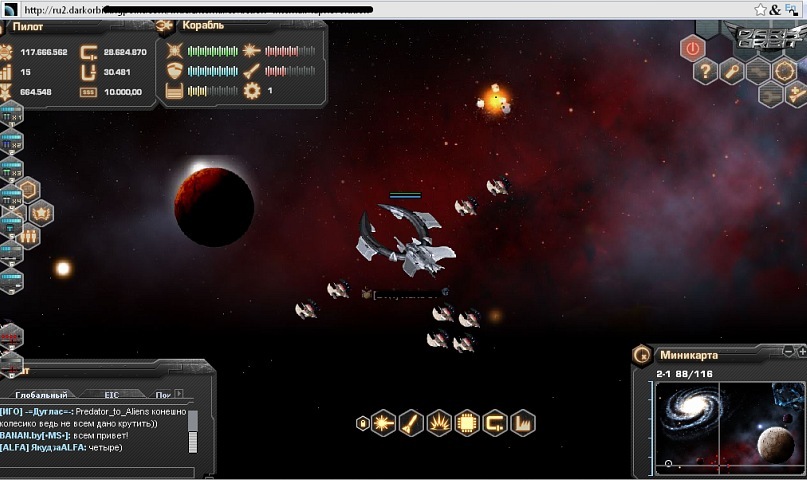Select the rocket category icon
Image resolution: width=807 pixels, height=480 pixels.
click(411, 424)
